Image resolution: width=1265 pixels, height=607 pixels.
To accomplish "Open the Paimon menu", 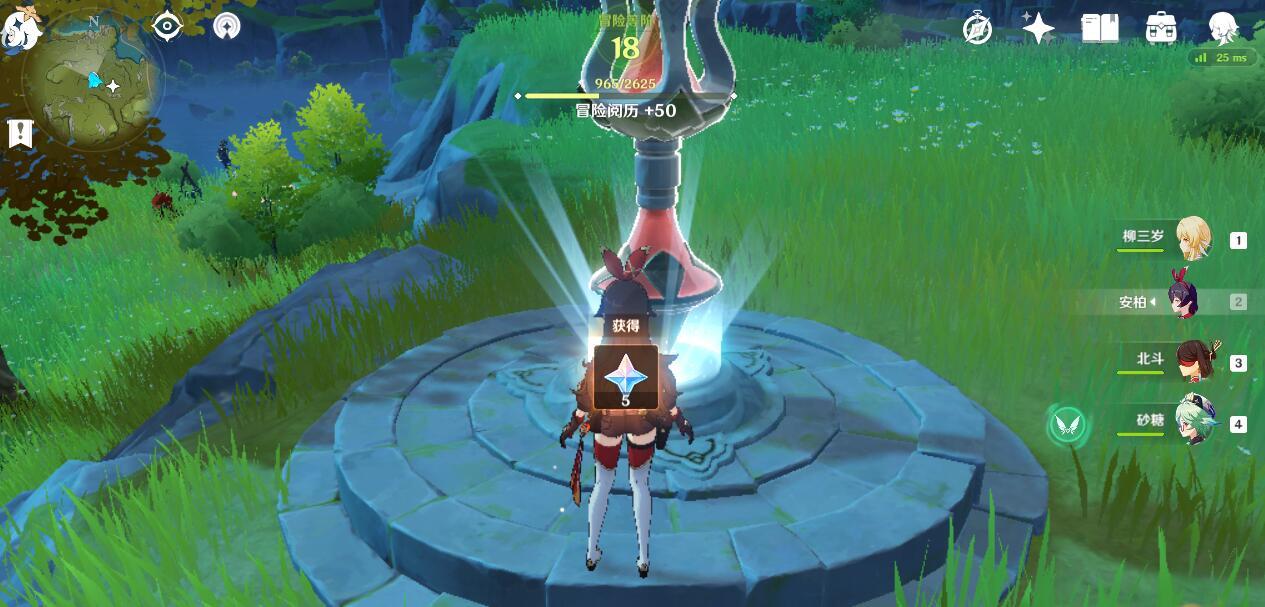I will point(20,28).
